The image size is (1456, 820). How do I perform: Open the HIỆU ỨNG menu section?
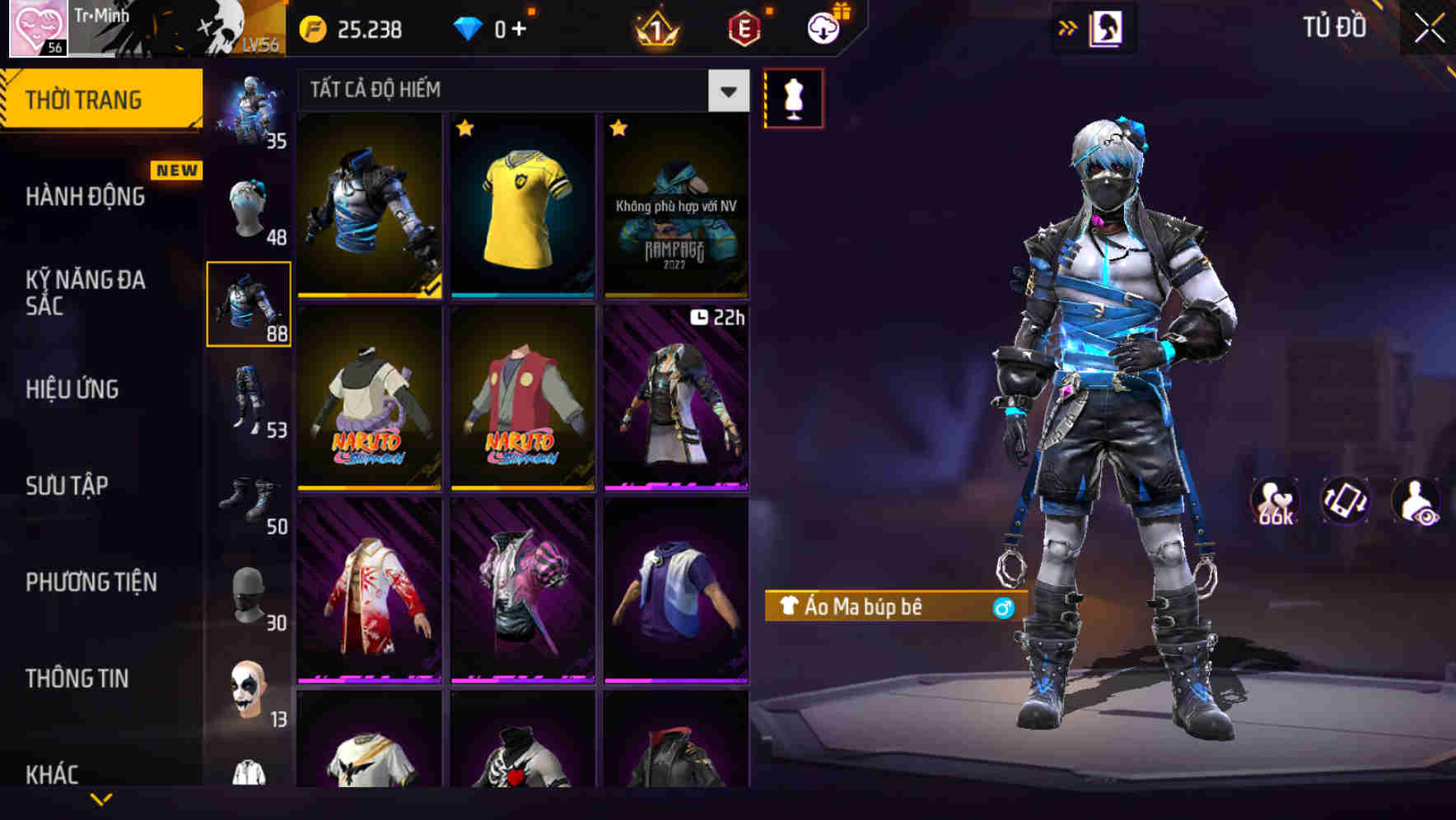pyautogui.click(x=72, y=389)
